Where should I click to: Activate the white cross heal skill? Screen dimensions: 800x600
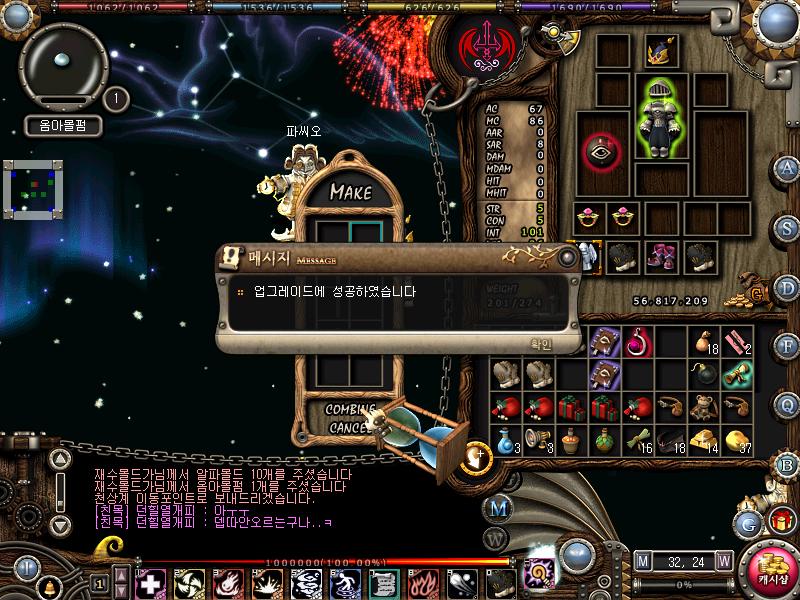[x=150, y=582]
